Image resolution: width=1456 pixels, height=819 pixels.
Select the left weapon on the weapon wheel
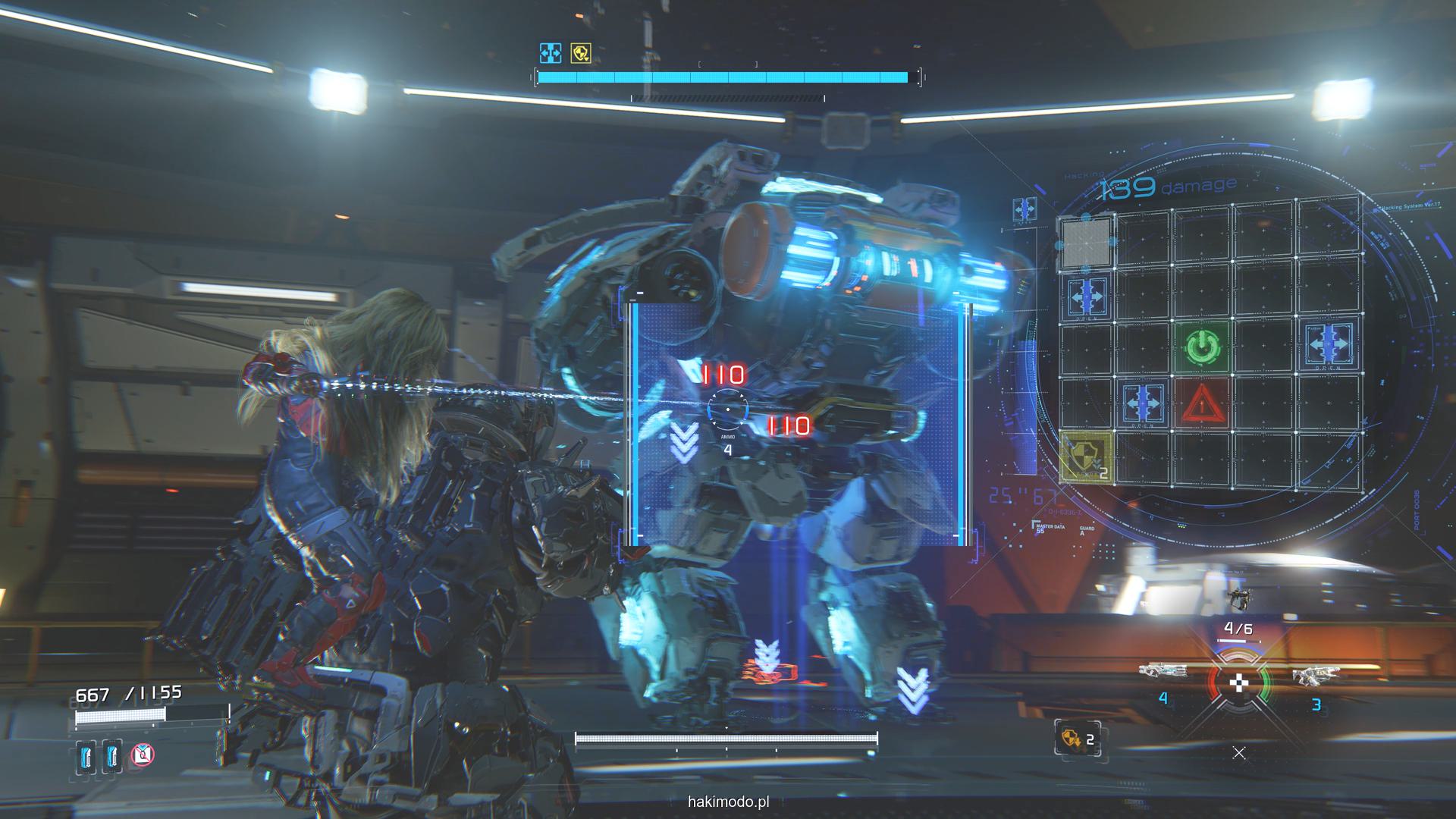click(x=1163, y=672)
